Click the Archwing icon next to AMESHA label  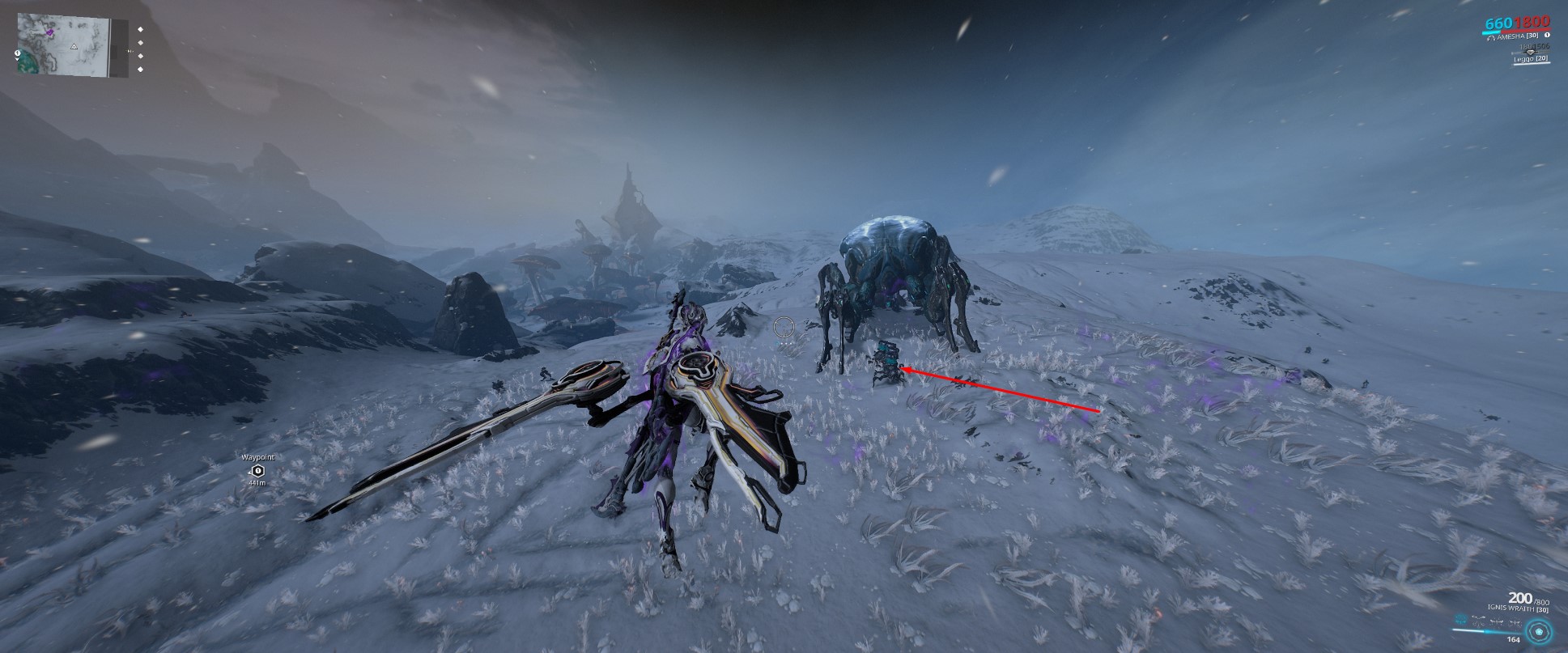click(x=1491, y=38)
